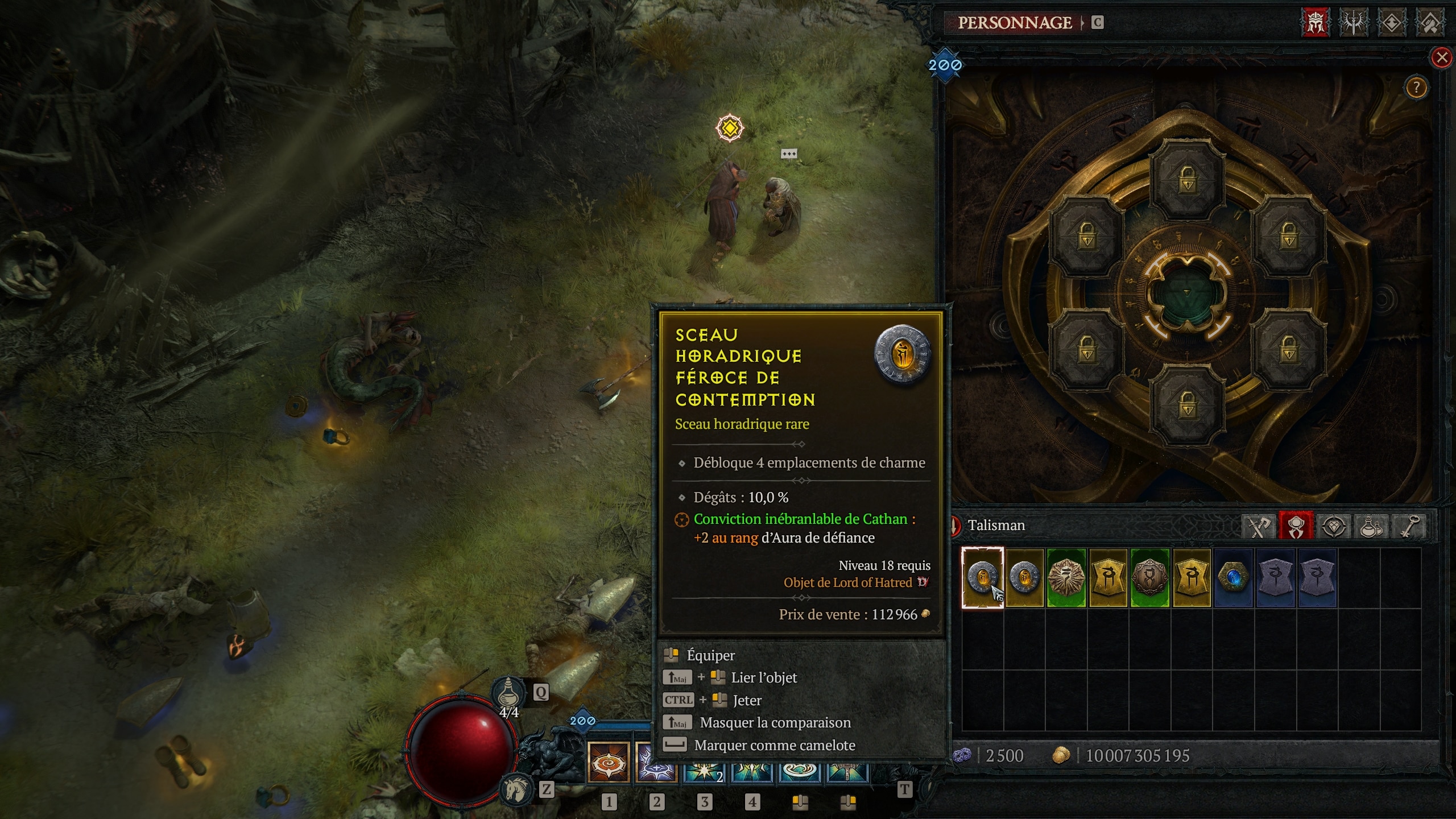The width and height of the screenshot is (1456, 819).
Task: Open the emote wheel diamond icon top right
Action: [1393, 22]
